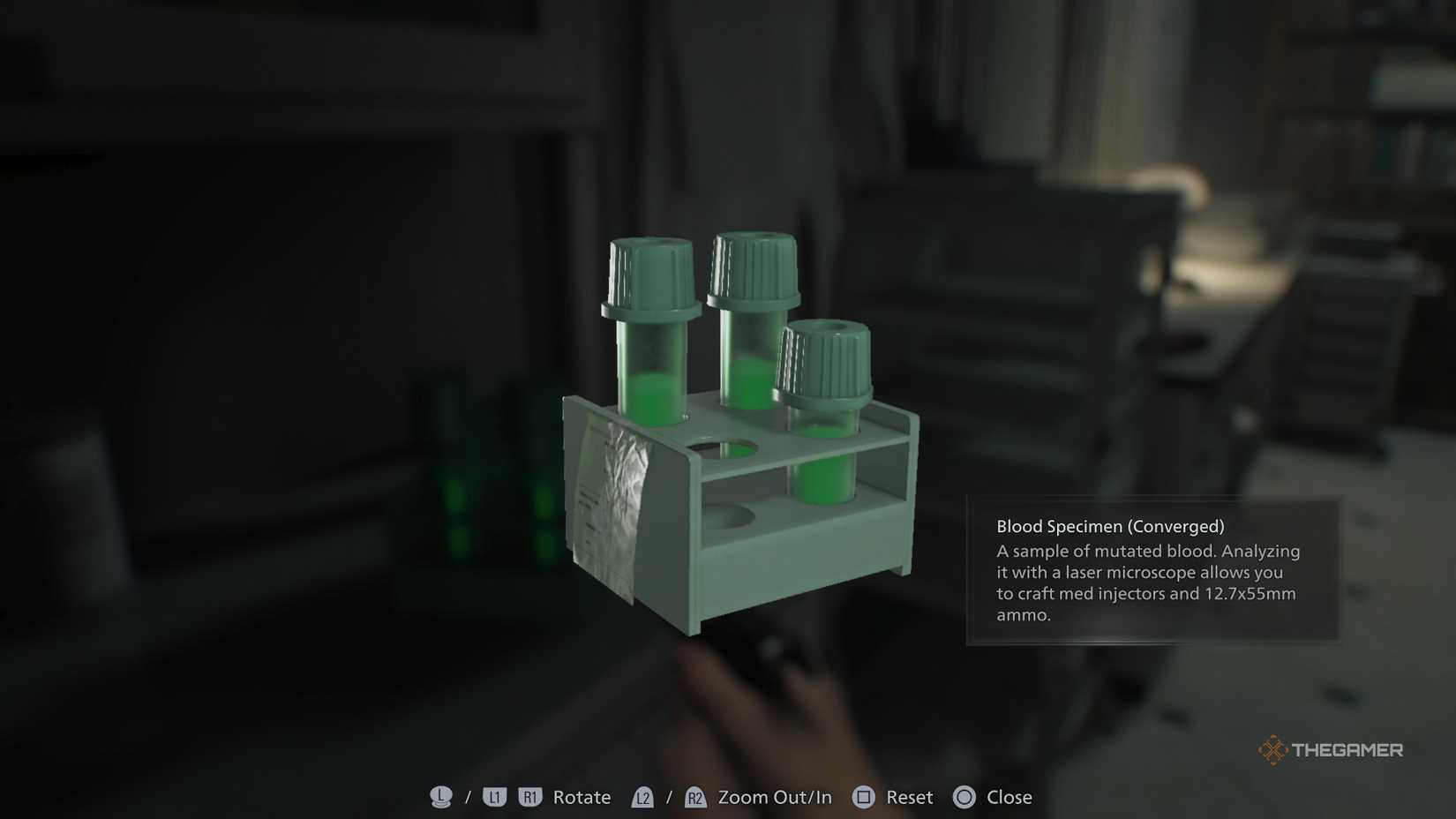Click the L1 shoulder button icon

coord(492,797)
